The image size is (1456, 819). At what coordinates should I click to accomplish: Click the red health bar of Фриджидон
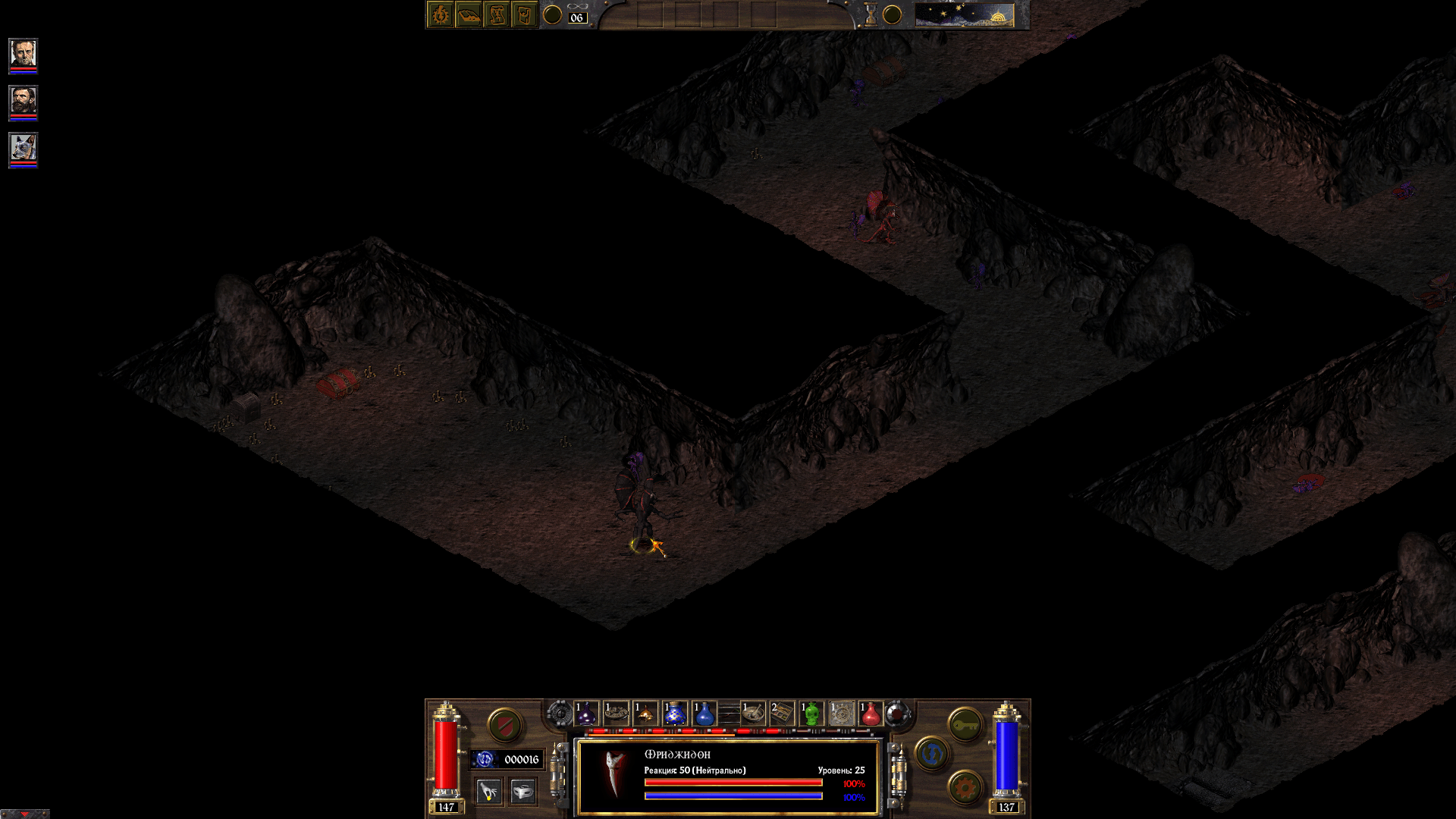click(732, 781)
